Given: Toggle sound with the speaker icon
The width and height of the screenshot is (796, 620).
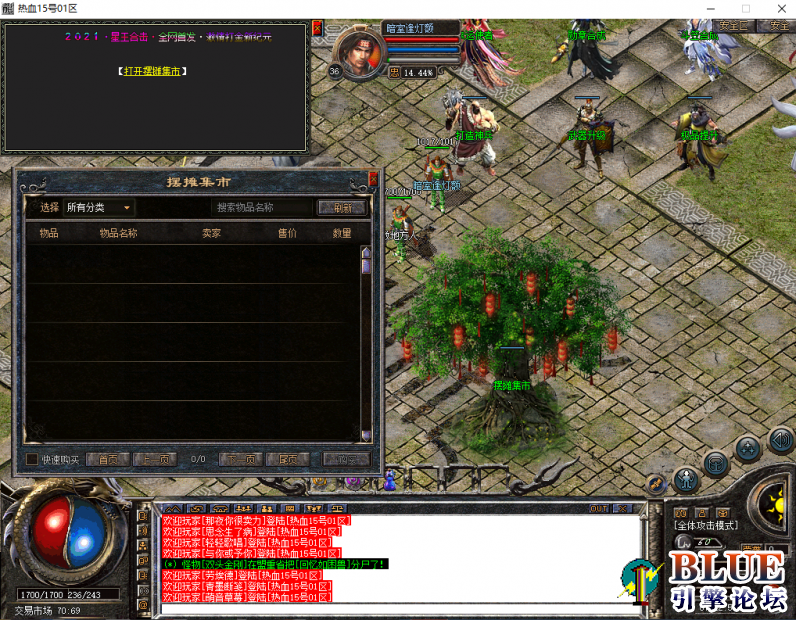Looking at the screenshot, I should coord(781,440).
